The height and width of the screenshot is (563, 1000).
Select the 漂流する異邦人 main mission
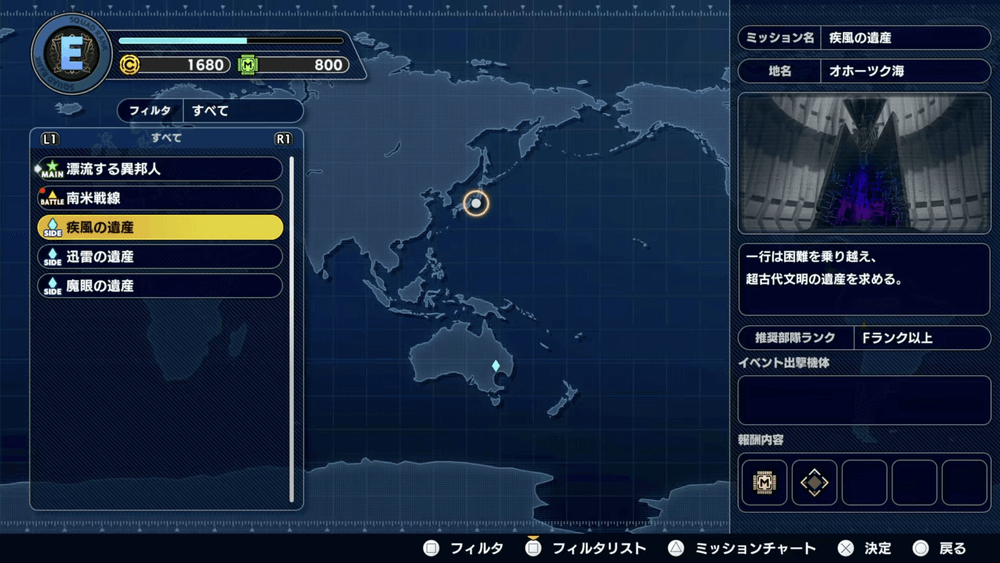(x=160, y=169)
